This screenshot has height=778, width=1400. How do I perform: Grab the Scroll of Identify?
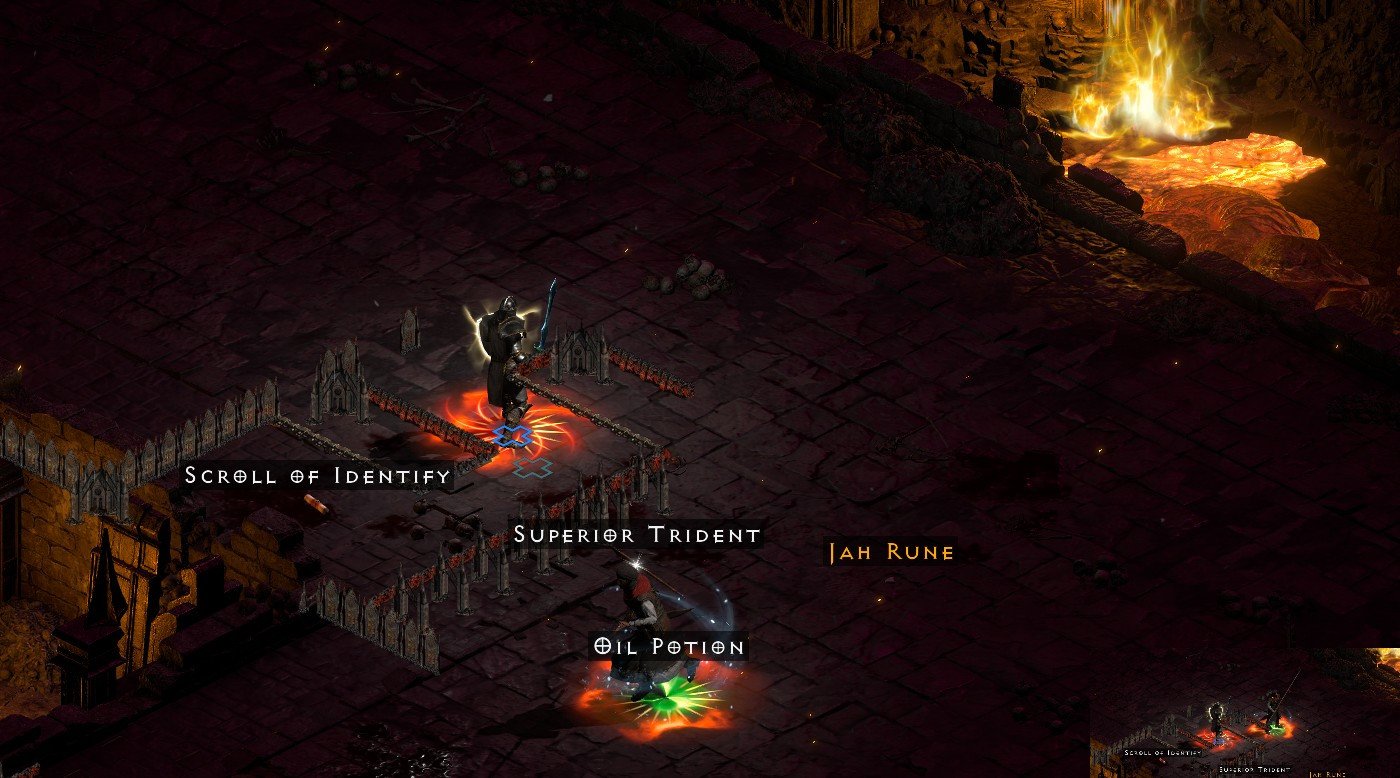coord(315,477)
